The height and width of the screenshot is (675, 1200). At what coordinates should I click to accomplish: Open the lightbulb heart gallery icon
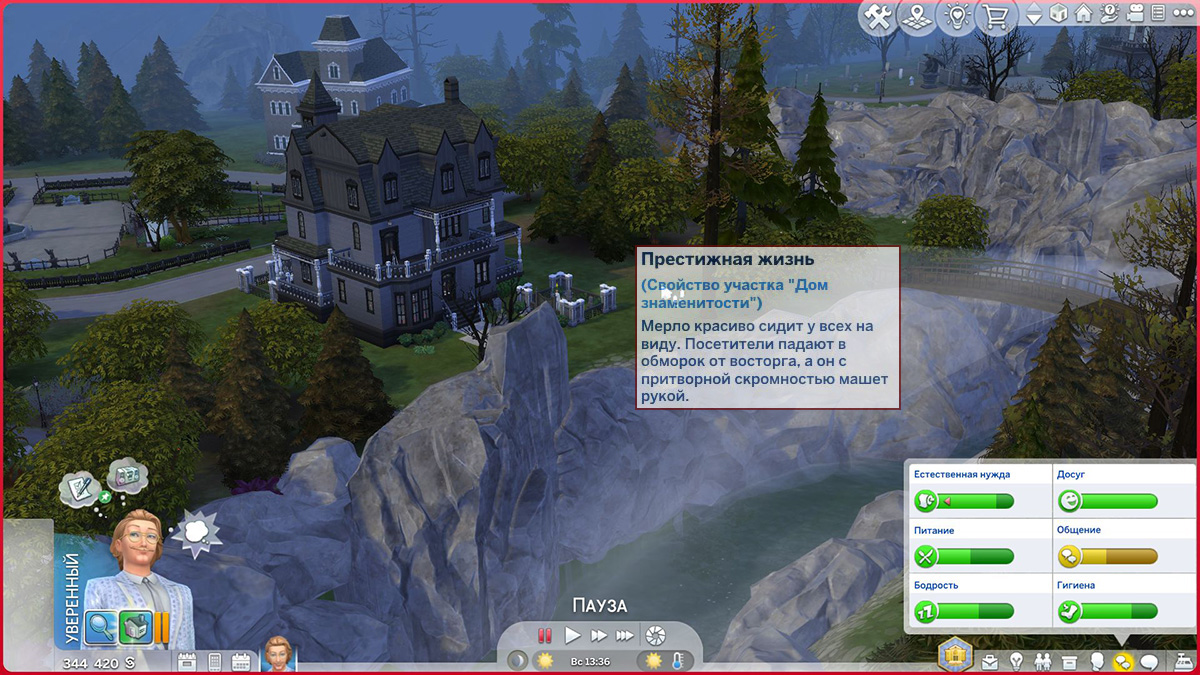(958, 17)
